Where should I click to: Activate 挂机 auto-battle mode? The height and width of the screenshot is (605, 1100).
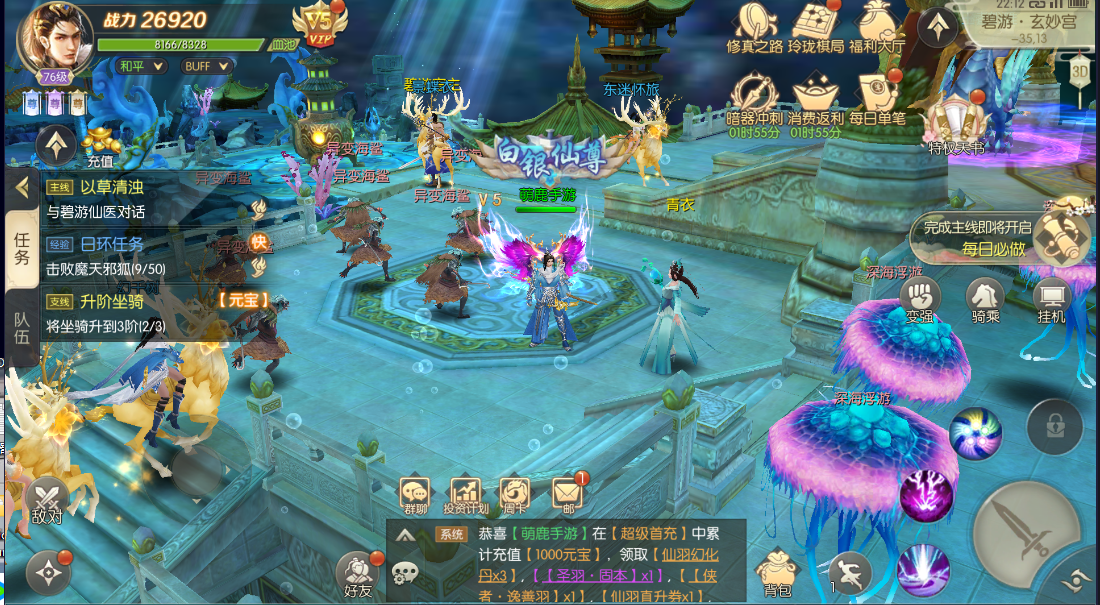[1051, 298]
